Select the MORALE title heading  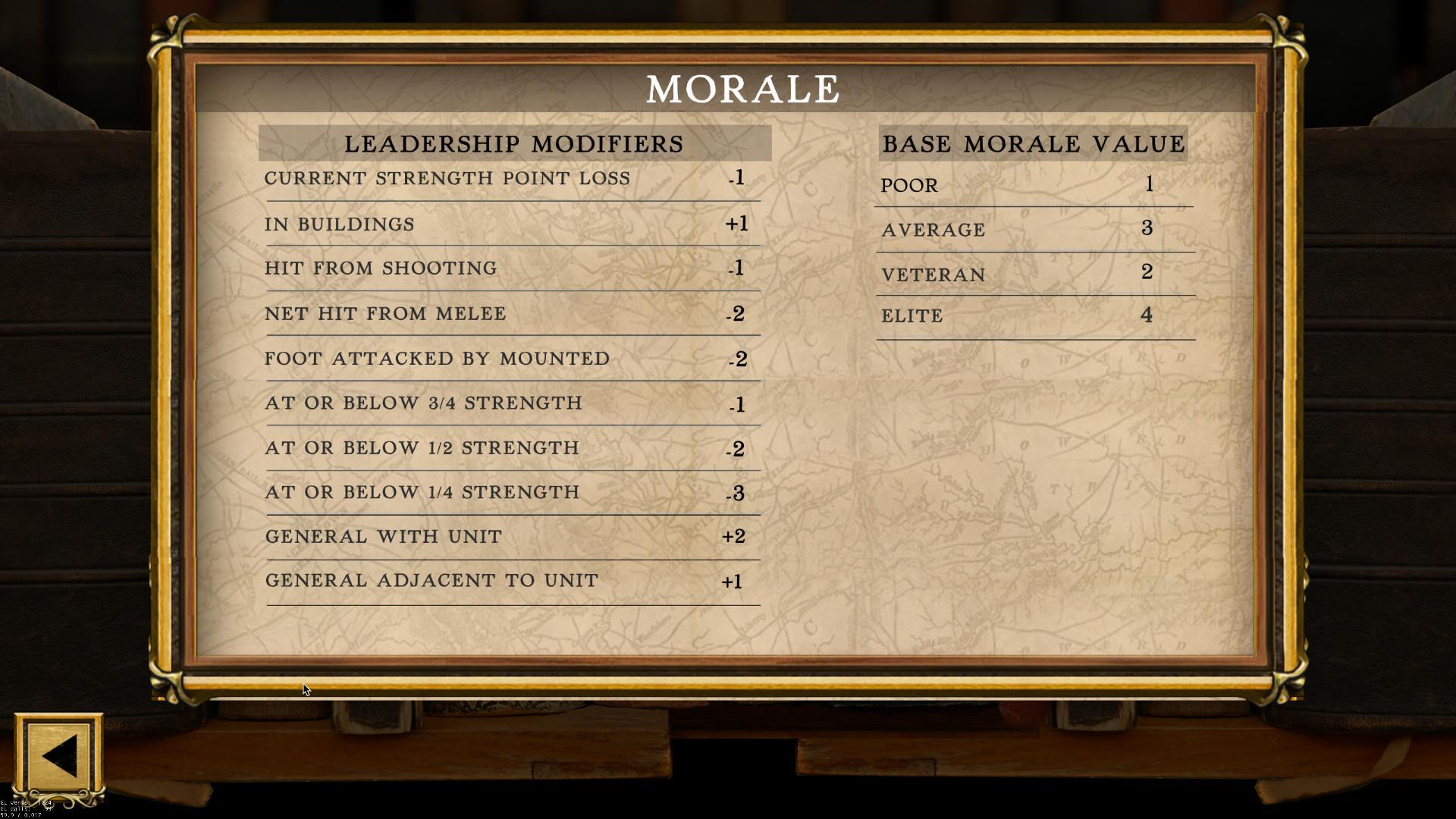[742, 89]
